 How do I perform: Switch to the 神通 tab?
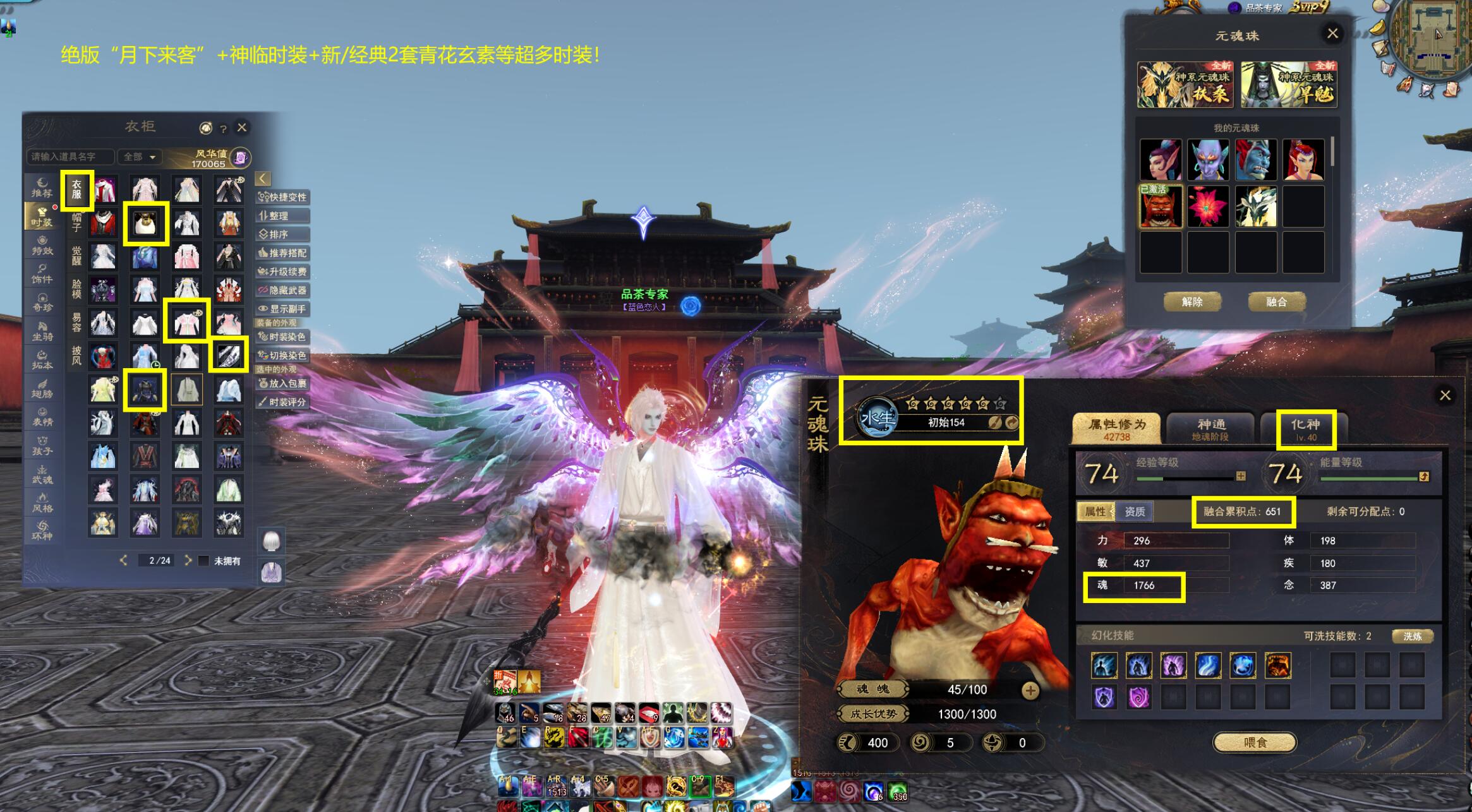(1210, 429)
